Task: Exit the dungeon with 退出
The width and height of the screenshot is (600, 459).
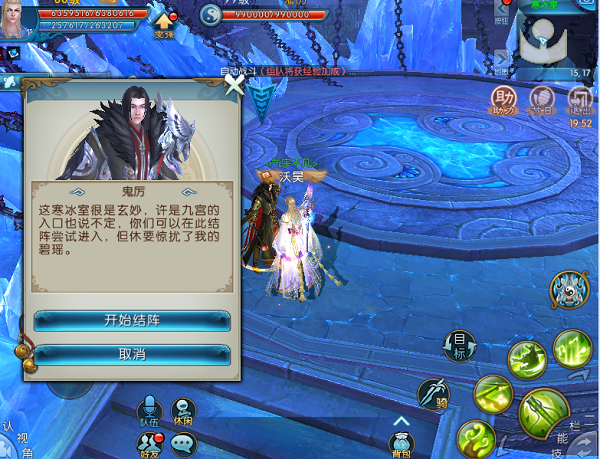Action: tap(579, 98)
